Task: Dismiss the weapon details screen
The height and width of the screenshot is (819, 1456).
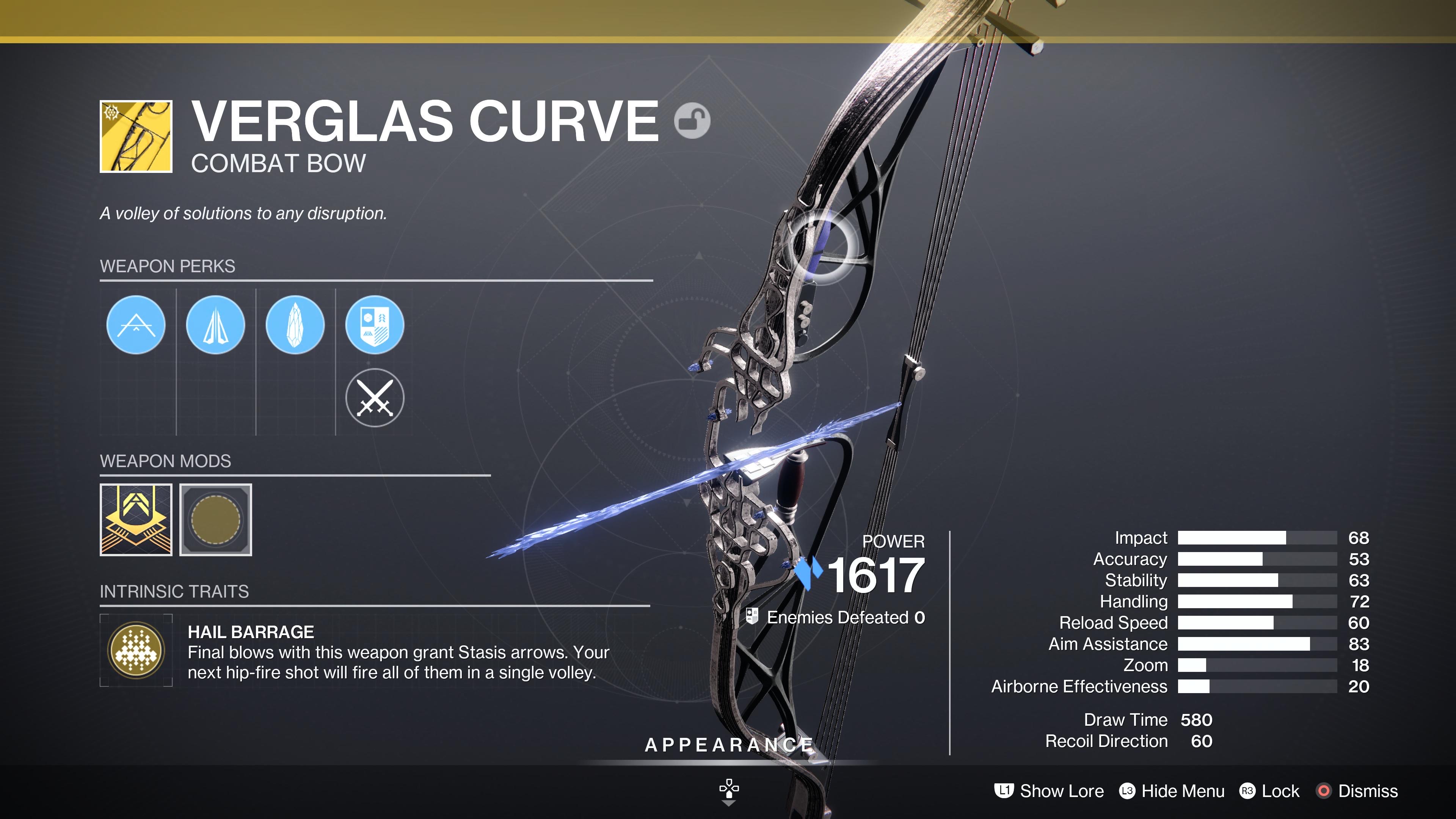Action: (x=1357, y=791)
